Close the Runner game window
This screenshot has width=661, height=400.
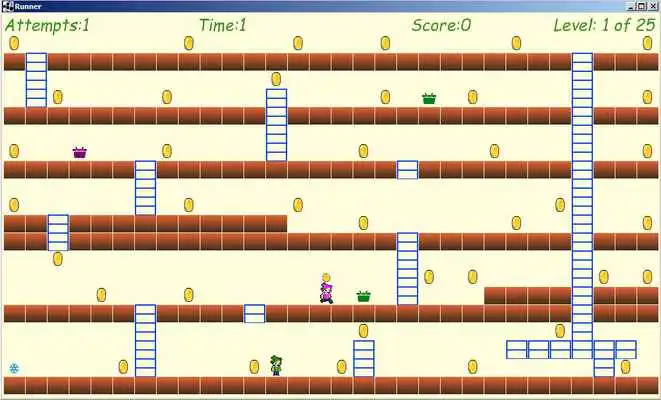(x=653, y=5)
